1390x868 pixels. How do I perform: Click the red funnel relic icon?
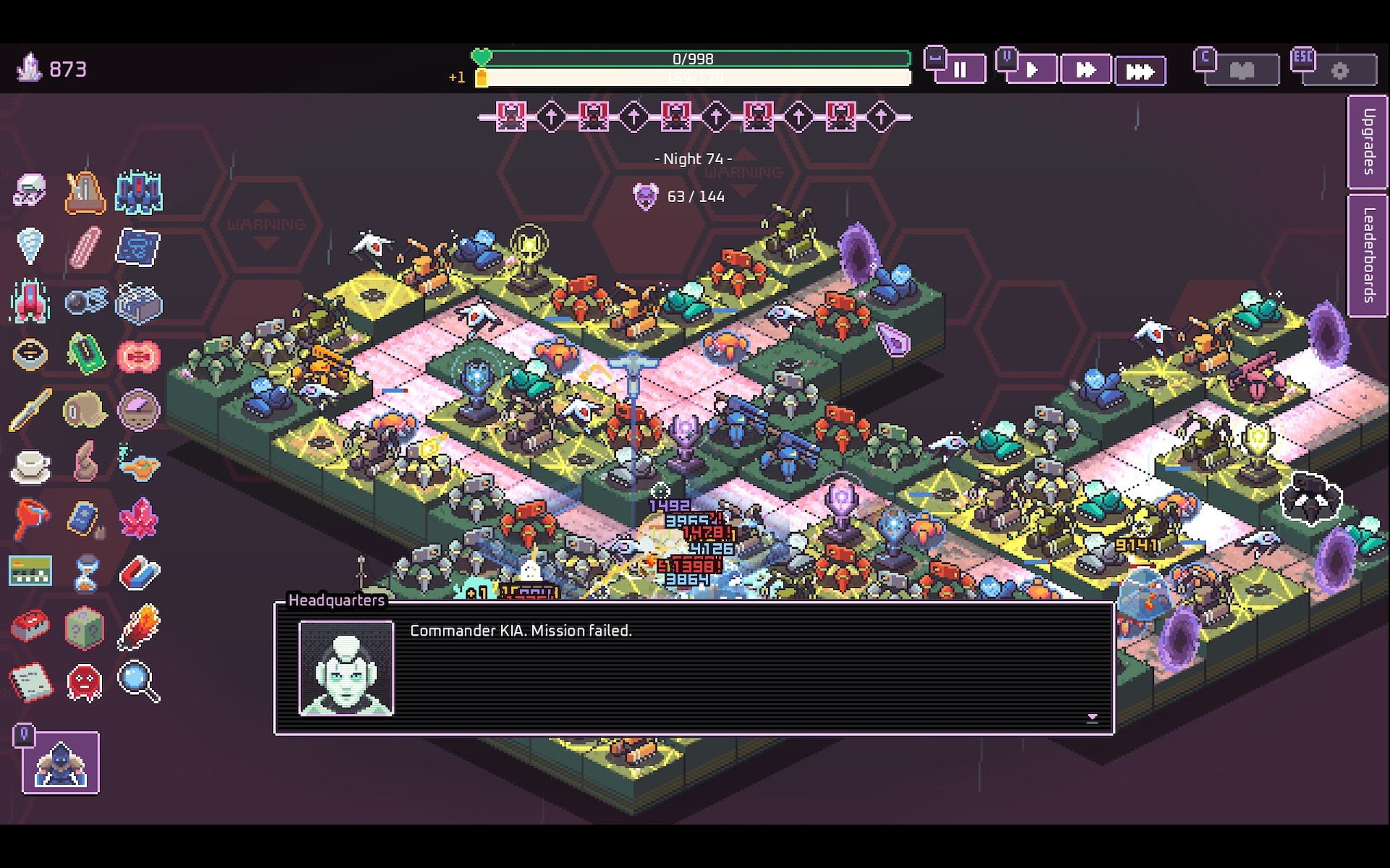tap(30, 518)
